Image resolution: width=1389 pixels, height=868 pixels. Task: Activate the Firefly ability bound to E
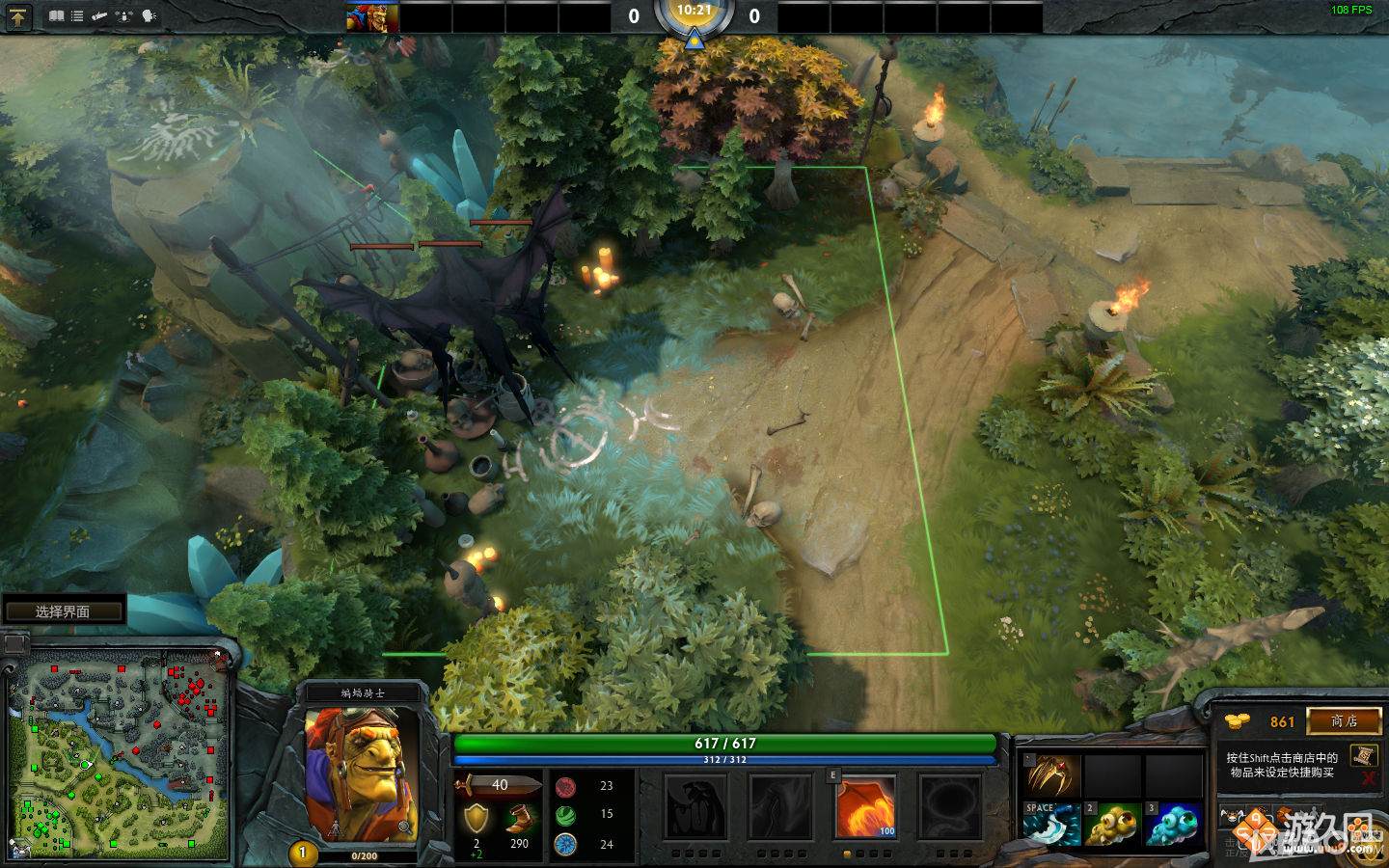pos(865,807)
